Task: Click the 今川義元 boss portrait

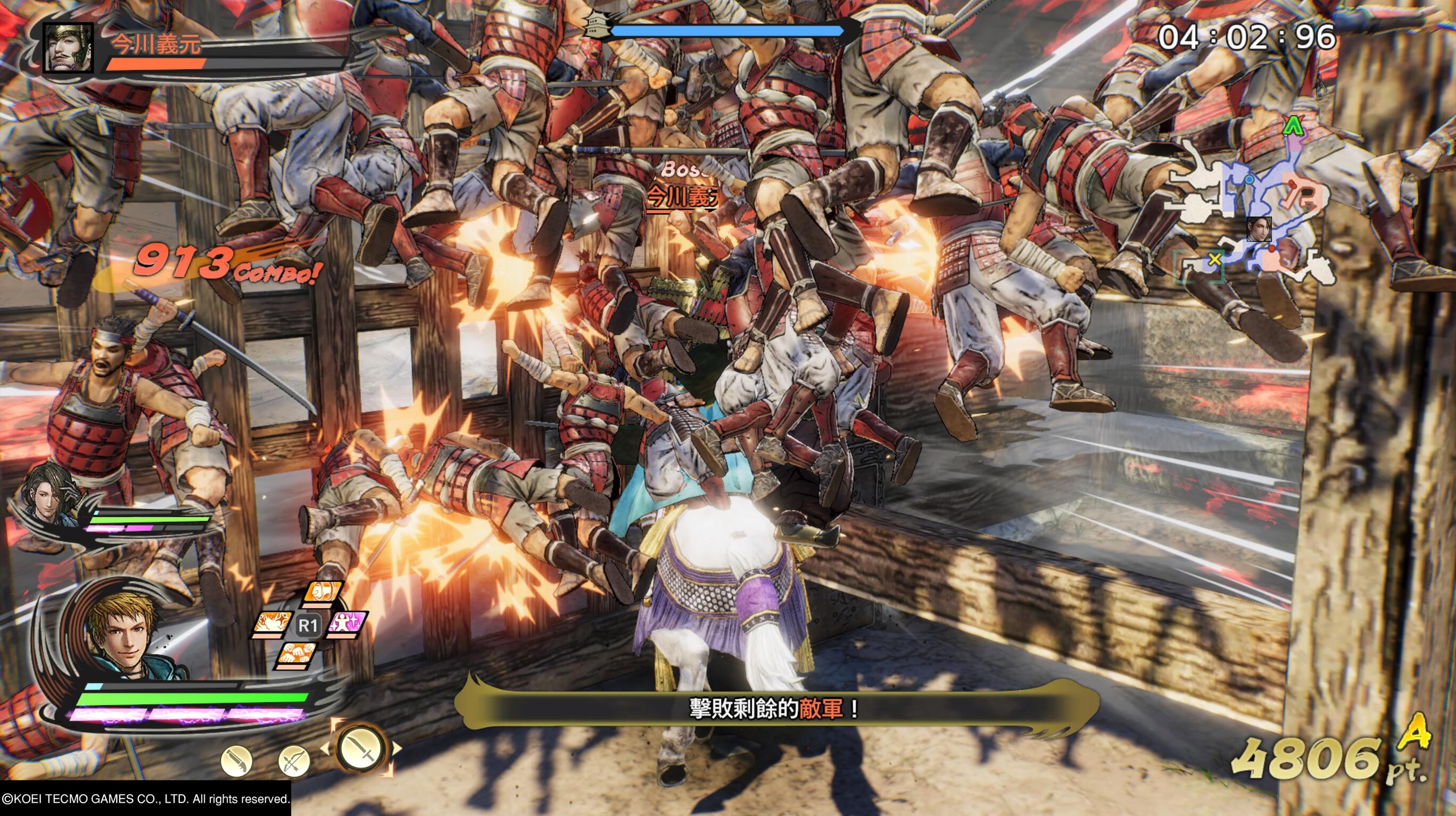Action: tap(68, 47)
